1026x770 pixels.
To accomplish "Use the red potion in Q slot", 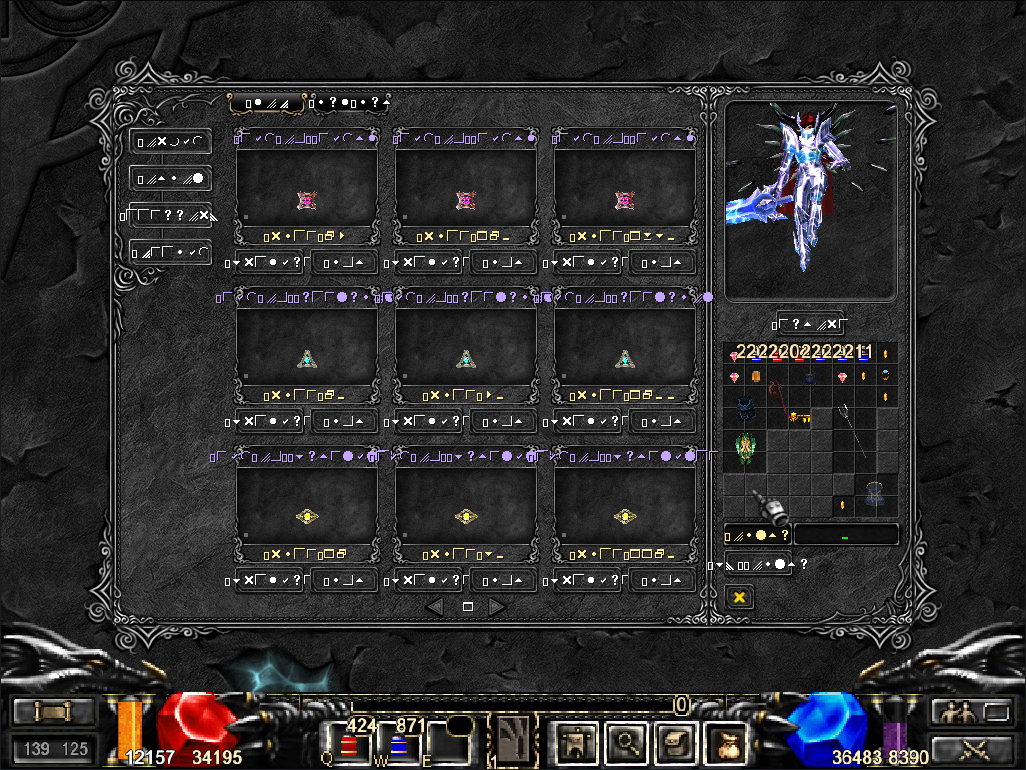I will tap(350, 746).
